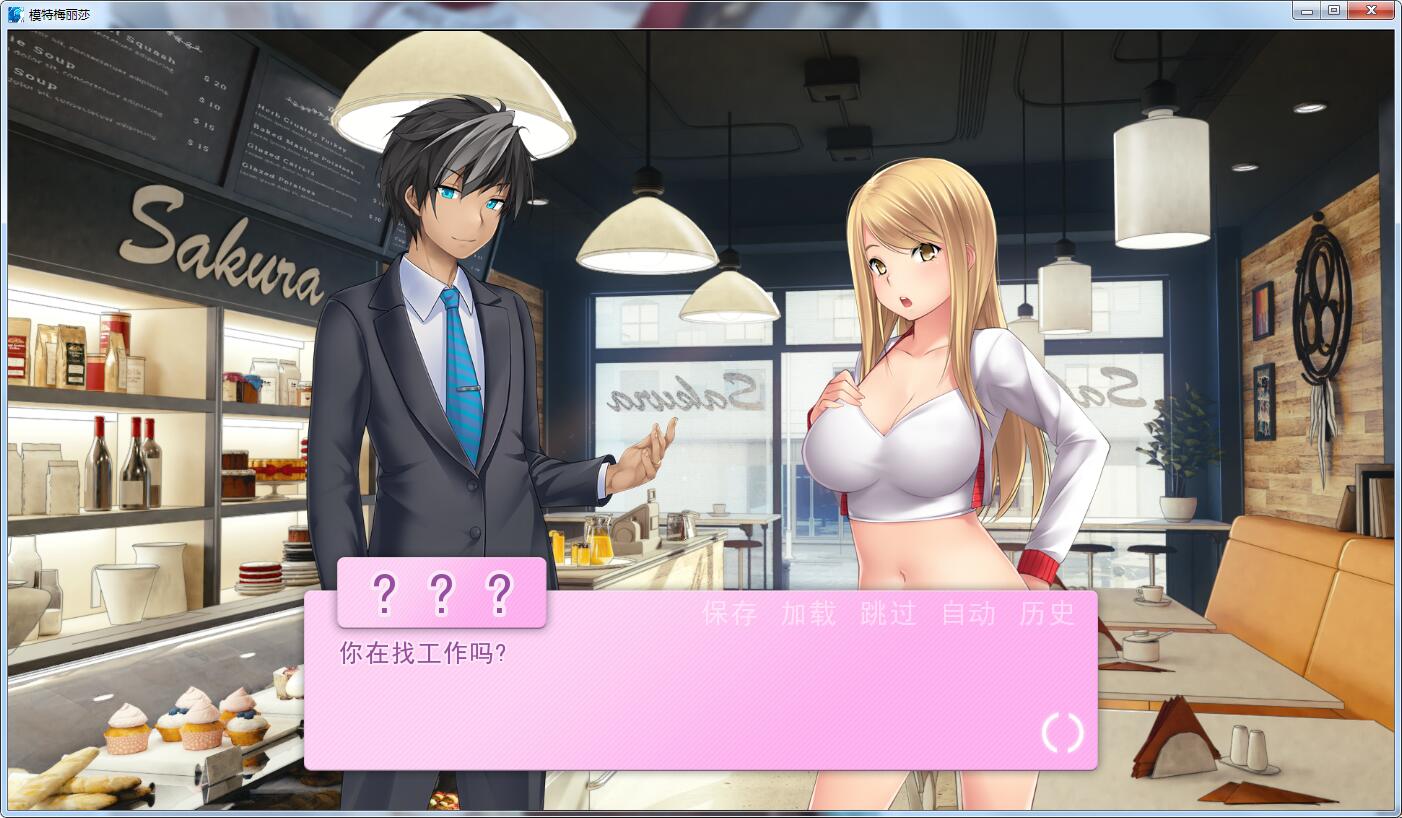Click the pulsing continue indicator in dialogue box
Screen dimensions: 1402x818
point(1061,733)
